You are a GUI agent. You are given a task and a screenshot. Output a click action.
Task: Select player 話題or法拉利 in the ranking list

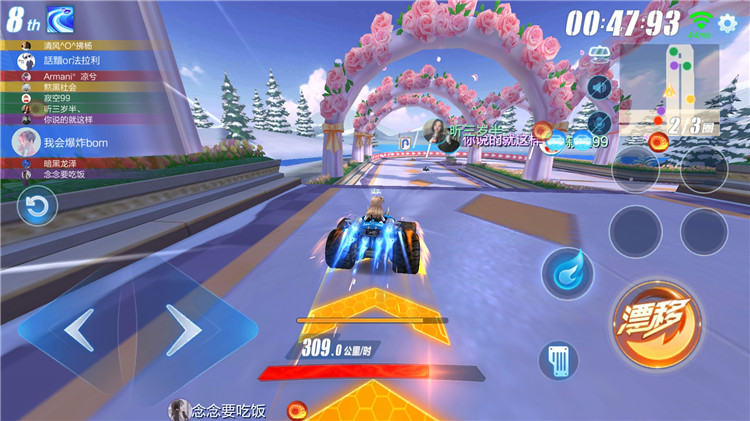(x=70, y=60)
